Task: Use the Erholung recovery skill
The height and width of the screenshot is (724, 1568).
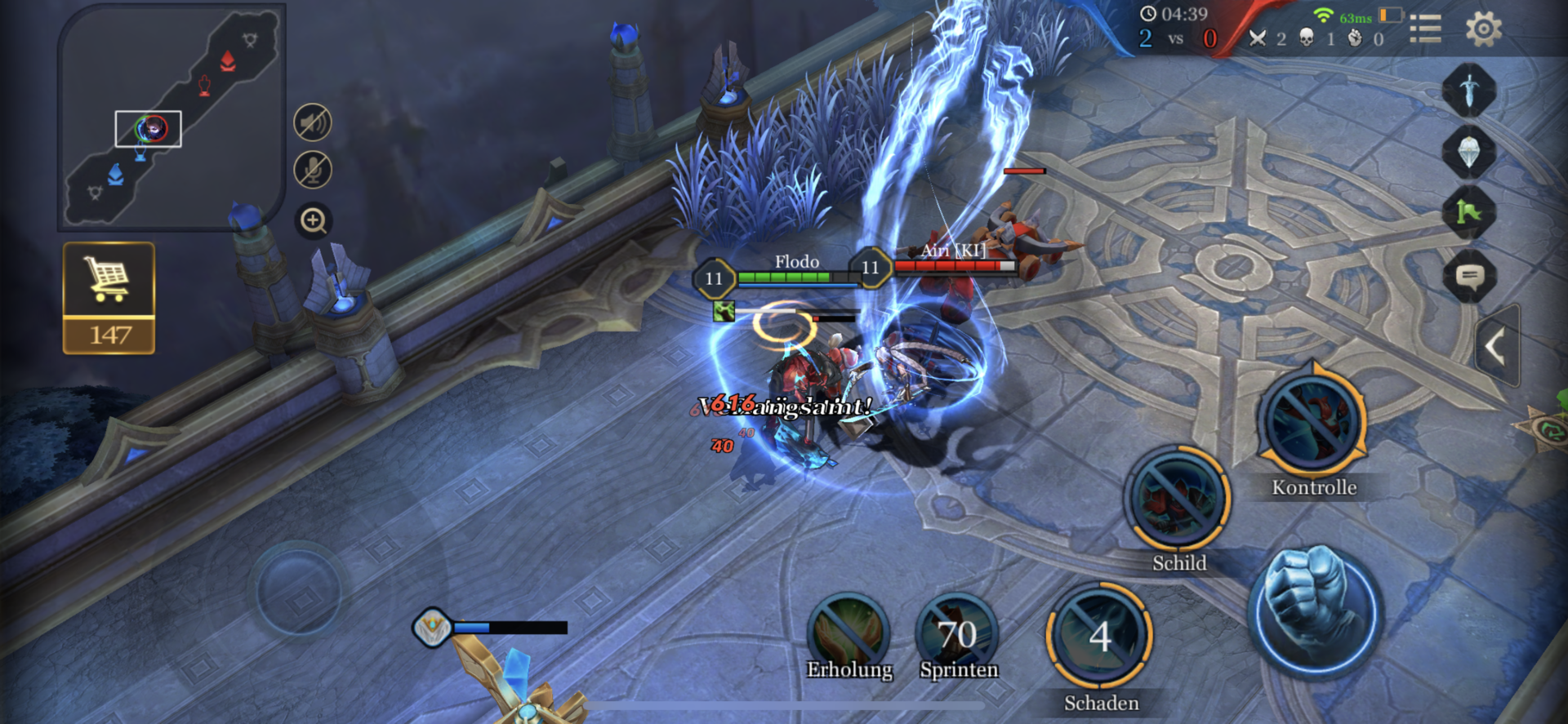Action: pyautogui.click(x=849, y=633)
